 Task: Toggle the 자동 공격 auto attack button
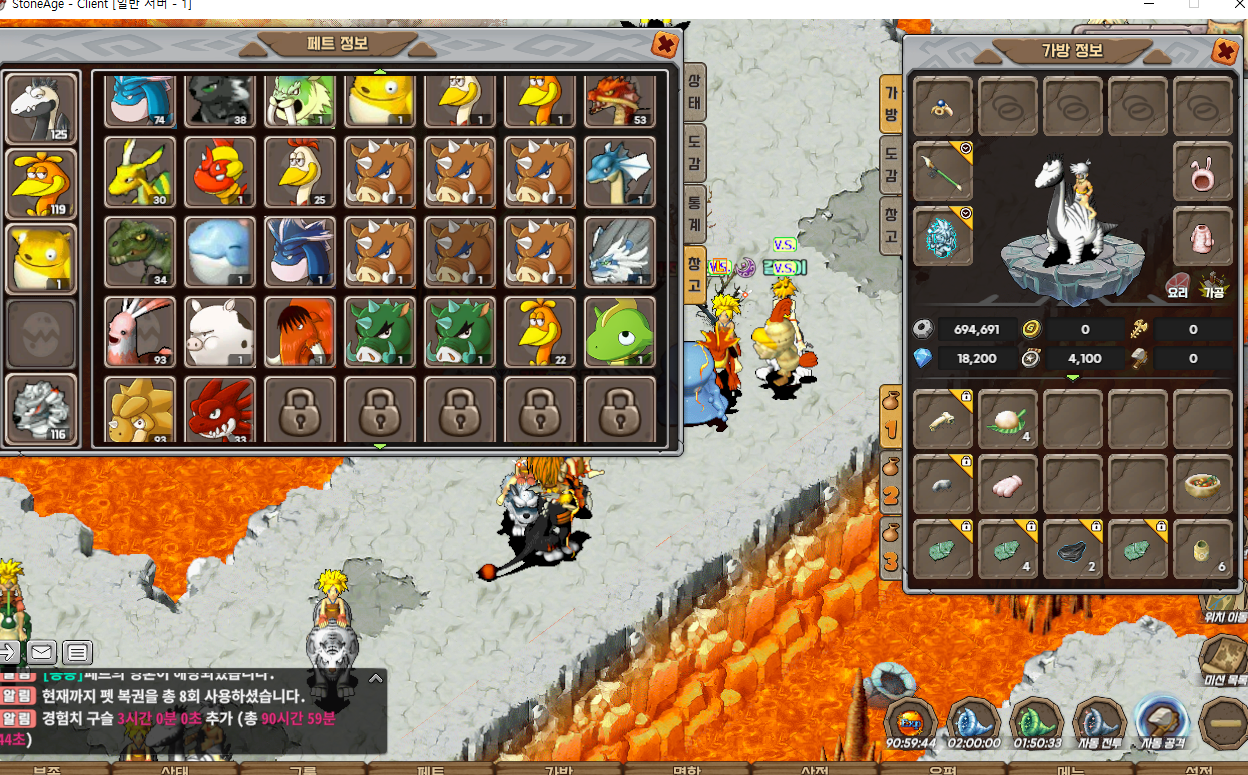tap(1160, 722)
